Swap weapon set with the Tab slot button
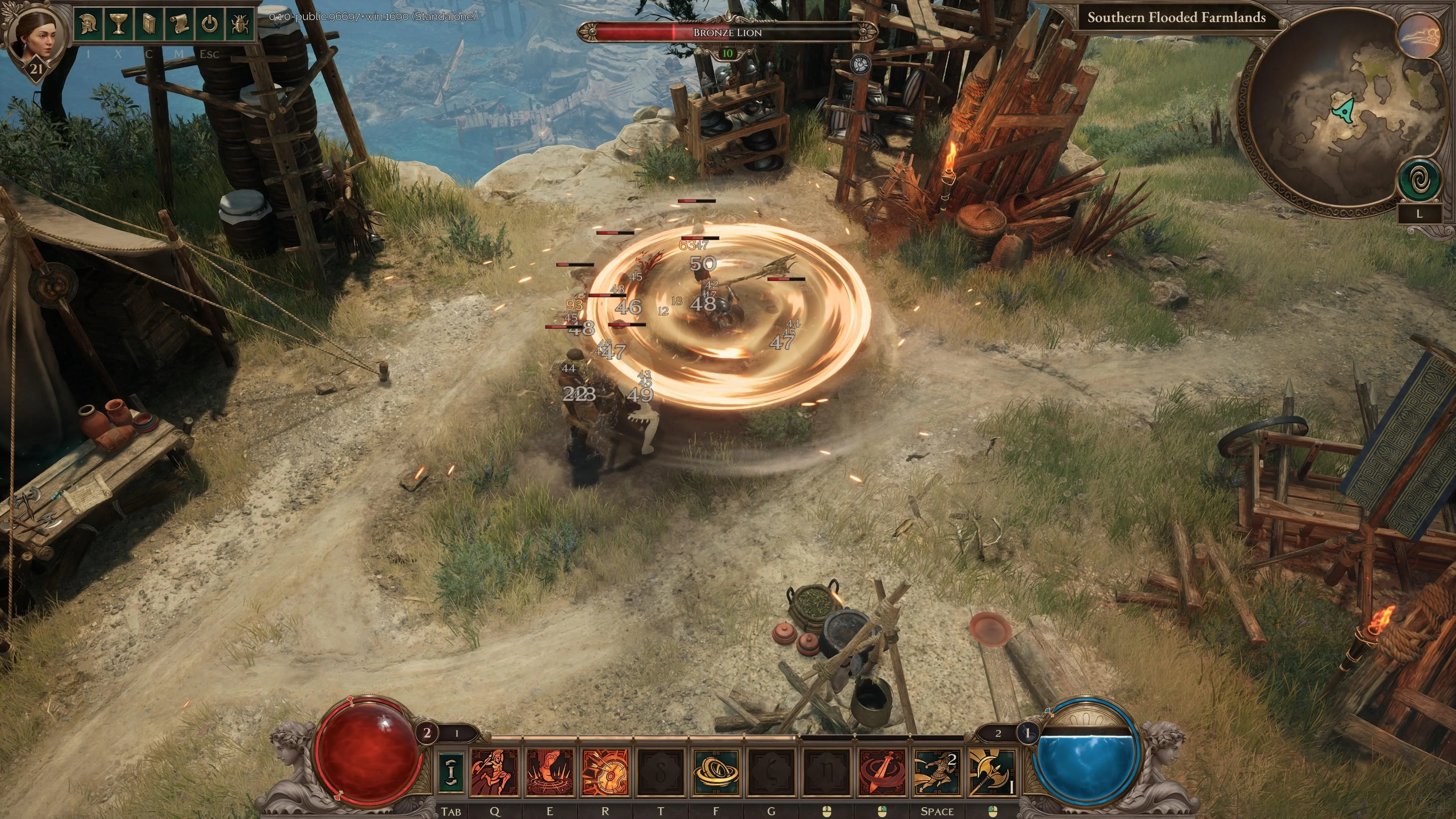The height and width of the screenshot is (819, 1456). (451, 772)
